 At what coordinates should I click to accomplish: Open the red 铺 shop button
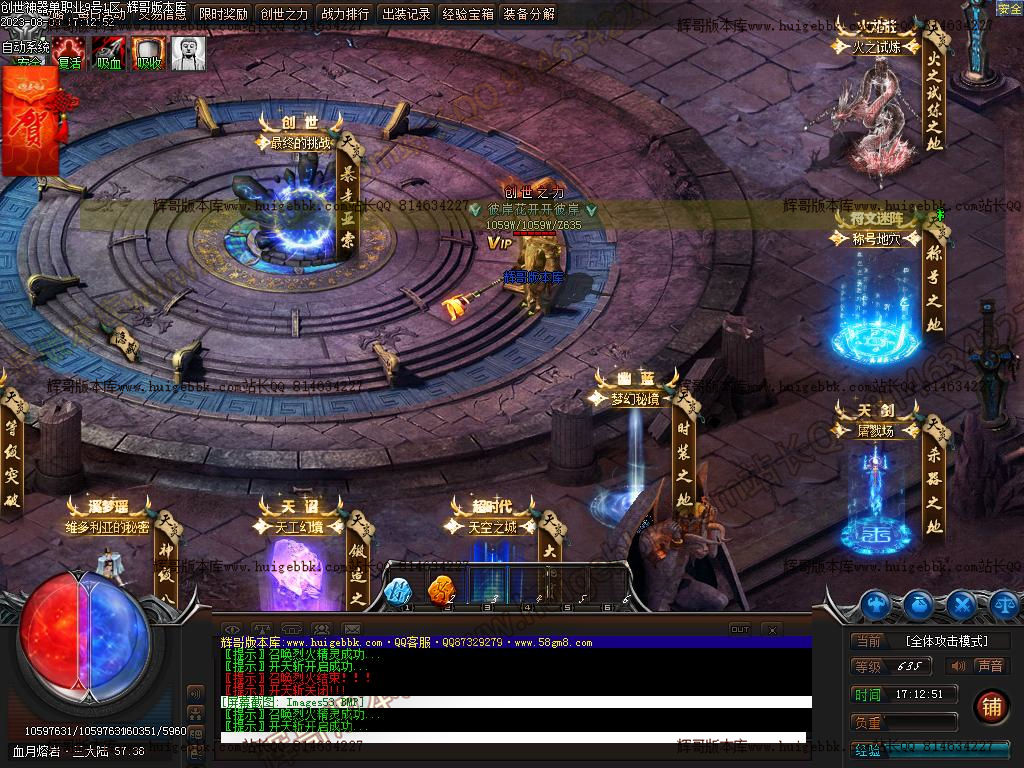[991, 706]
